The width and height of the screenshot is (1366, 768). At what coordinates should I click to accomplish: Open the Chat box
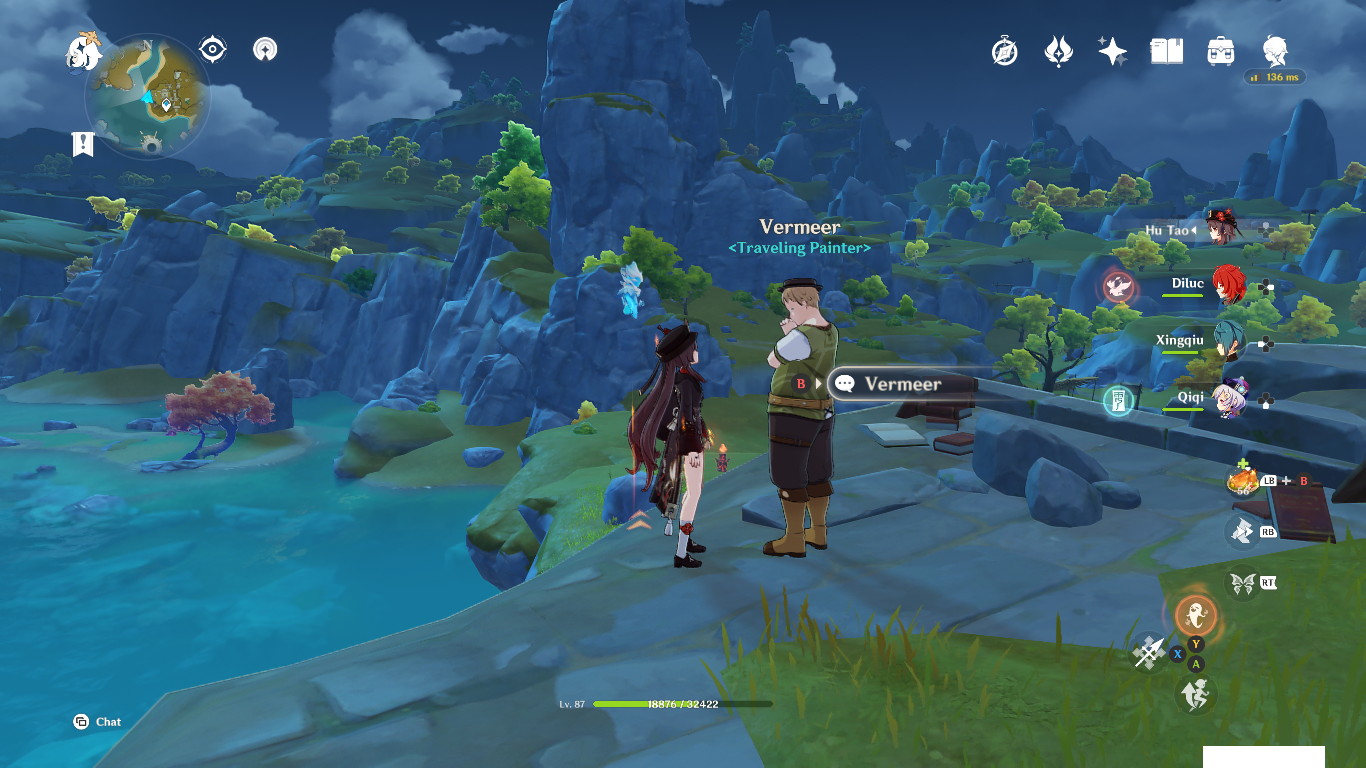tap(97, 722)
